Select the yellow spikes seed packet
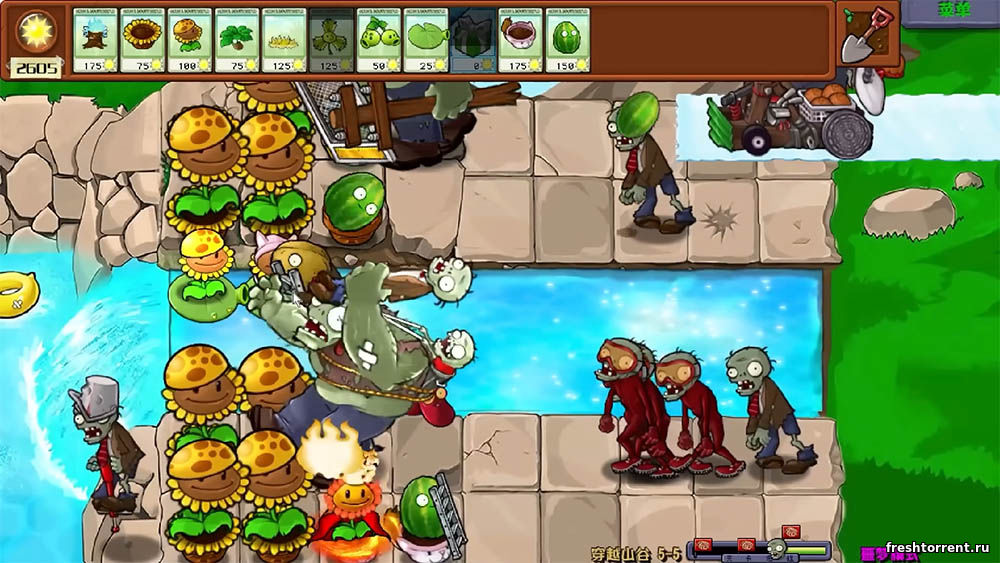Image resolution: width=1000 pixels, height=563 pixels. pyautogui.click(x=285, y=40)
